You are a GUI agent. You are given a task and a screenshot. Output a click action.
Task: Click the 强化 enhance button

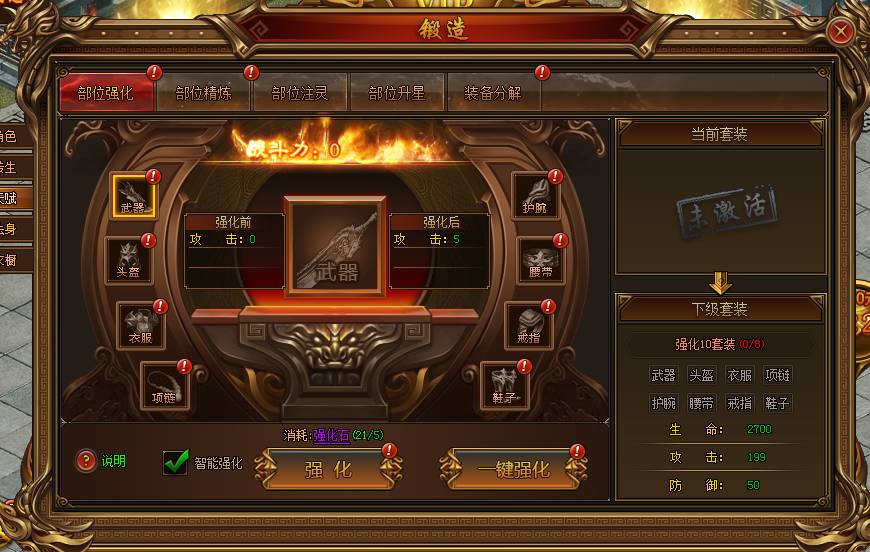coord(328,468)
